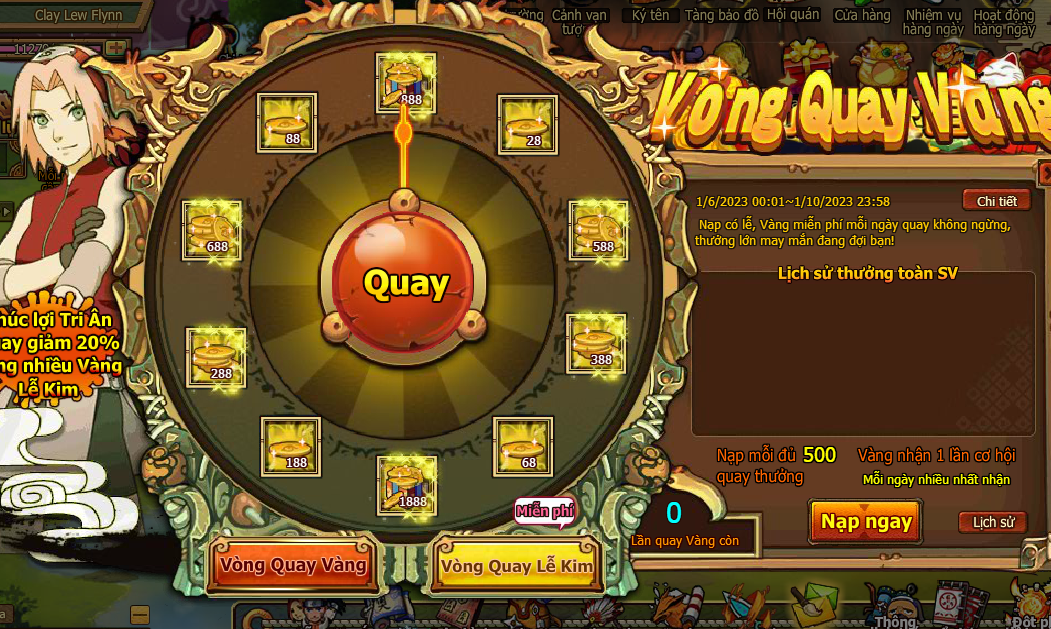Switch to the Vòng Quay Vàng tab
This screenshot has height=629, width=1051.
click(294, 565)
